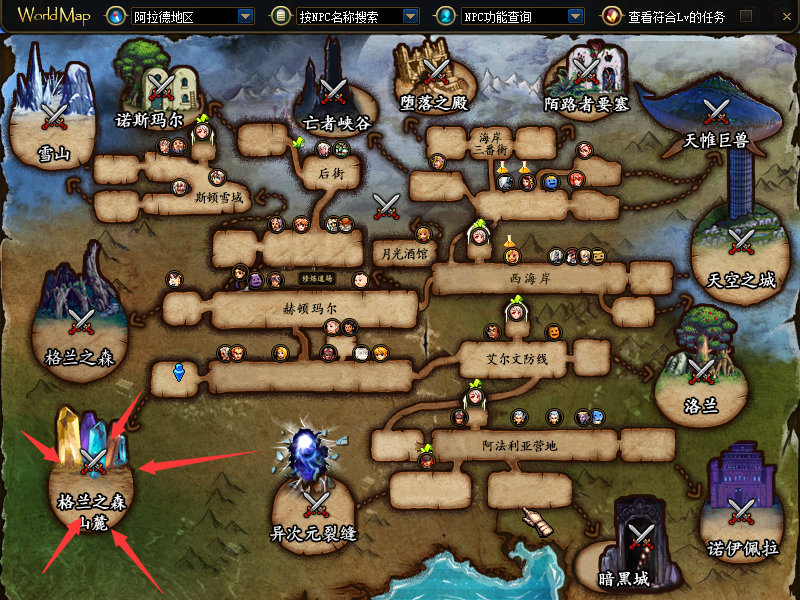Select the 西海岸 town area
The image size is (800, 601).
[530, 280]
